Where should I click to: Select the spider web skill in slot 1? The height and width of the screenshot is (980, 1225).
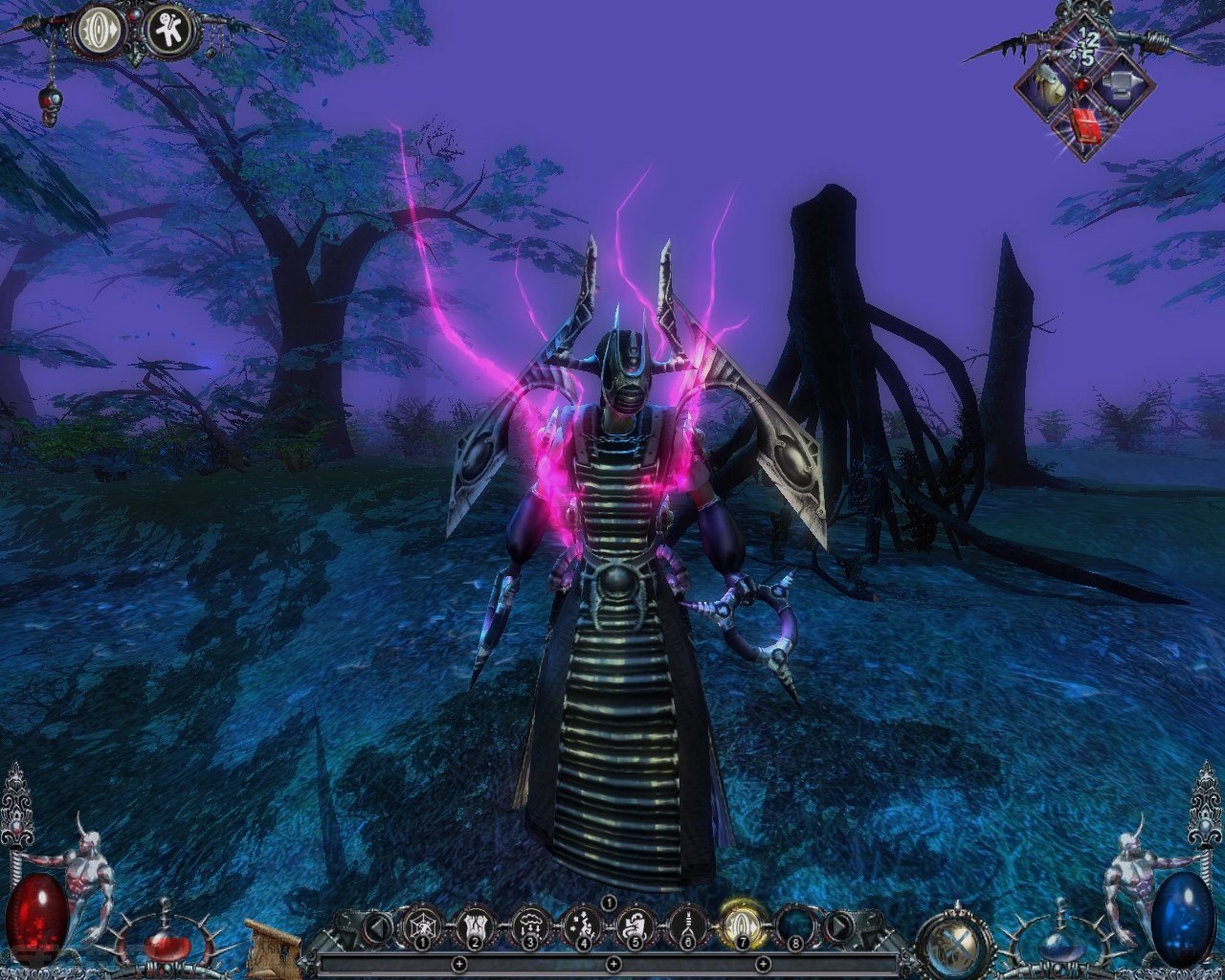pos(421,925)
